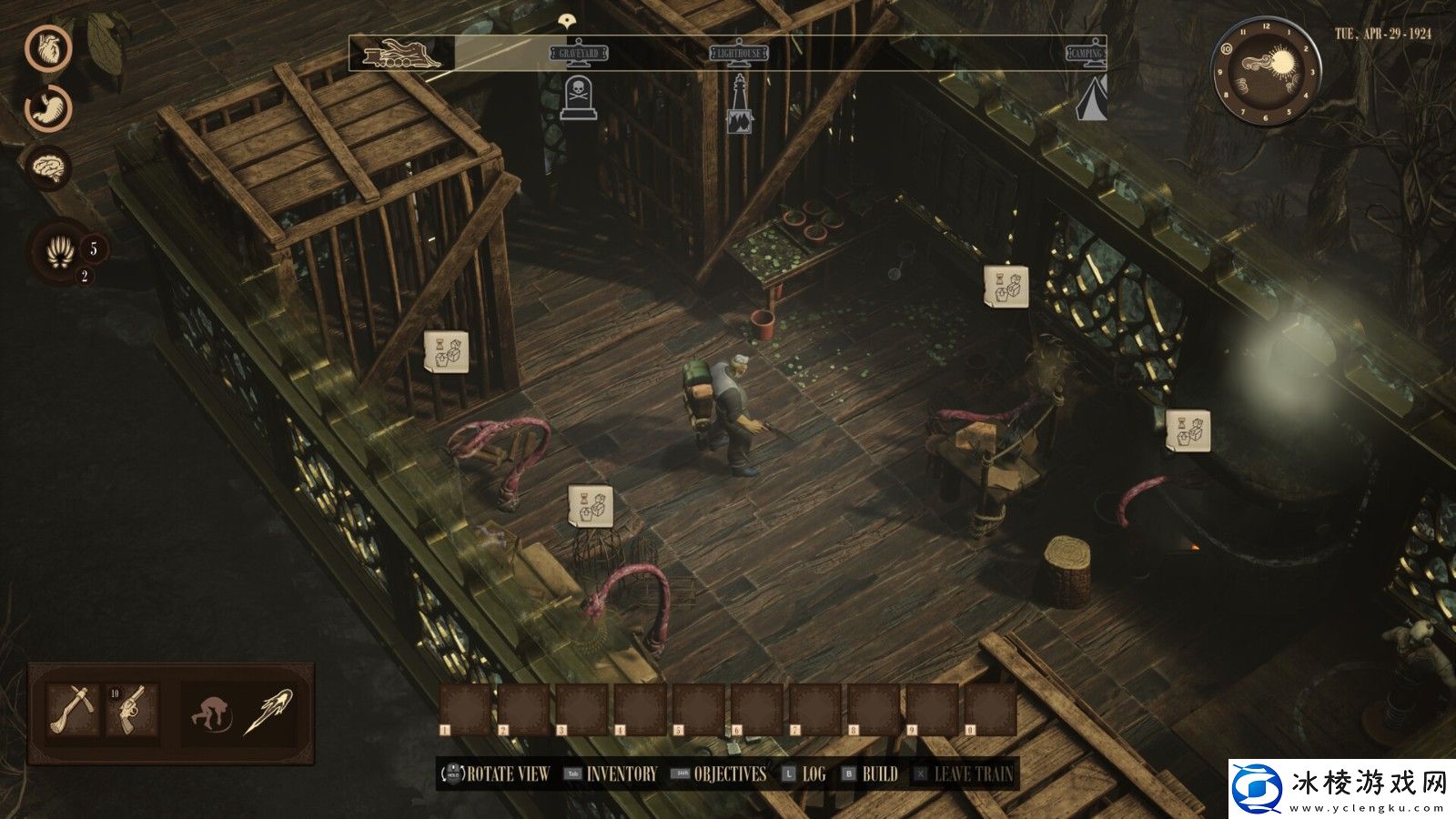Activate the comet ability icon
The width and height of the screenshot is (1456, 819).
coord(268,711)
